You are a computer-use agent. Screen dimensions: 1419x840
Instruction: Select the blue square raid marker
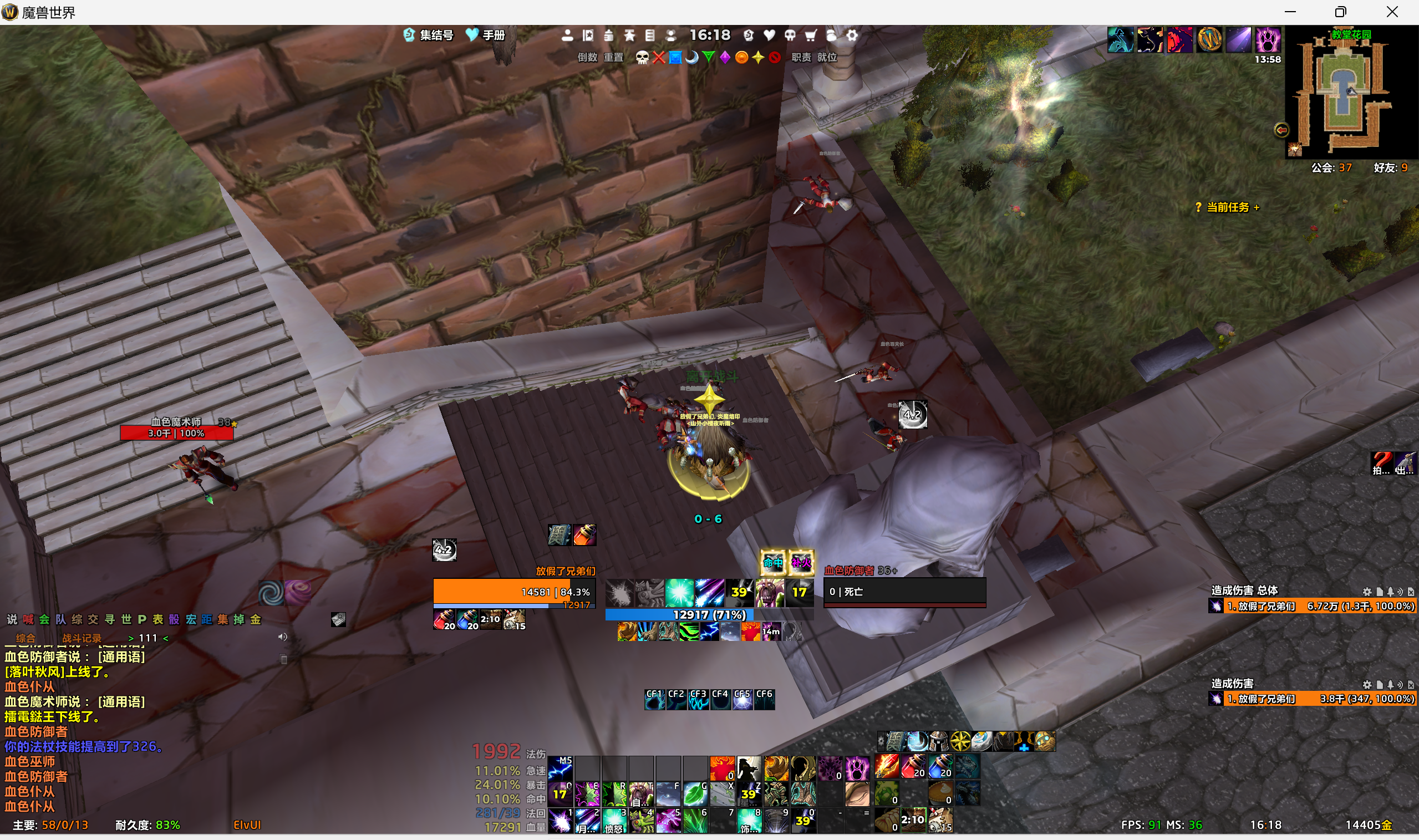[675, 57]
